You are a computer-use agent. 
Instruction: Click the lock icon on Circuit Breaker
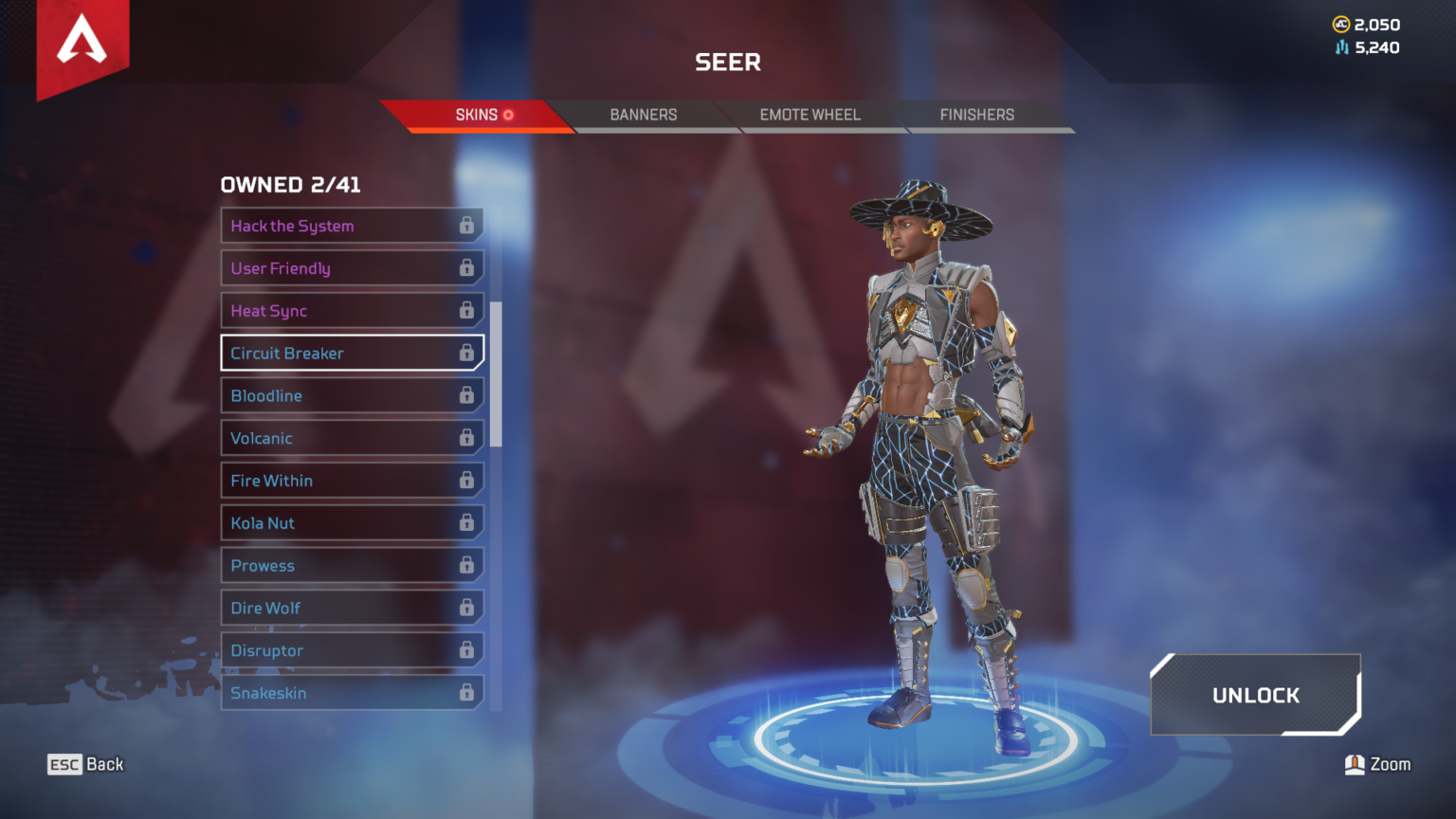[x=467, y=353]
